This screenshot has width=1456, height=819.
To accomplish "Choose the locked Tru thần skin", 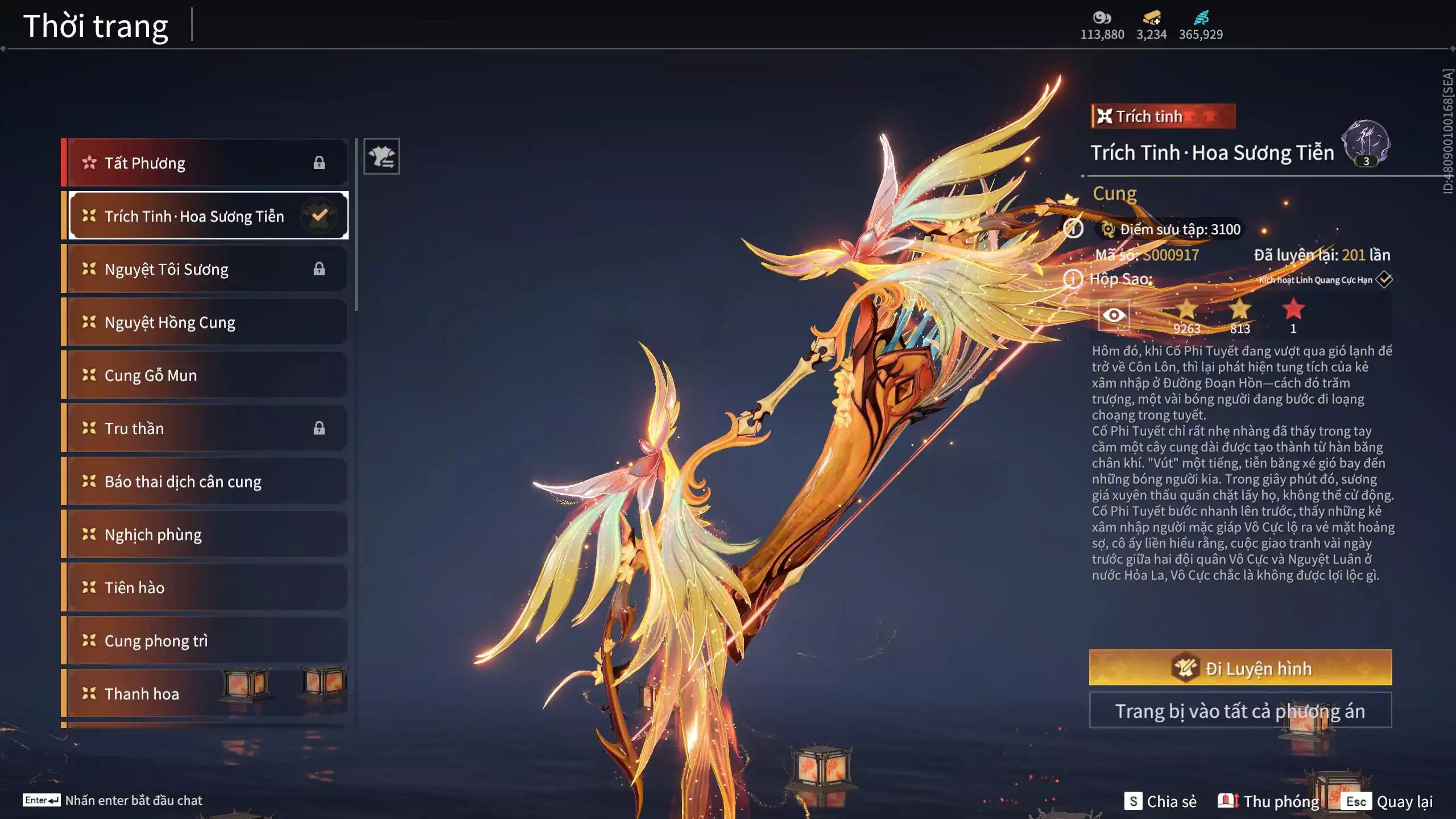I will click(205, 428).
